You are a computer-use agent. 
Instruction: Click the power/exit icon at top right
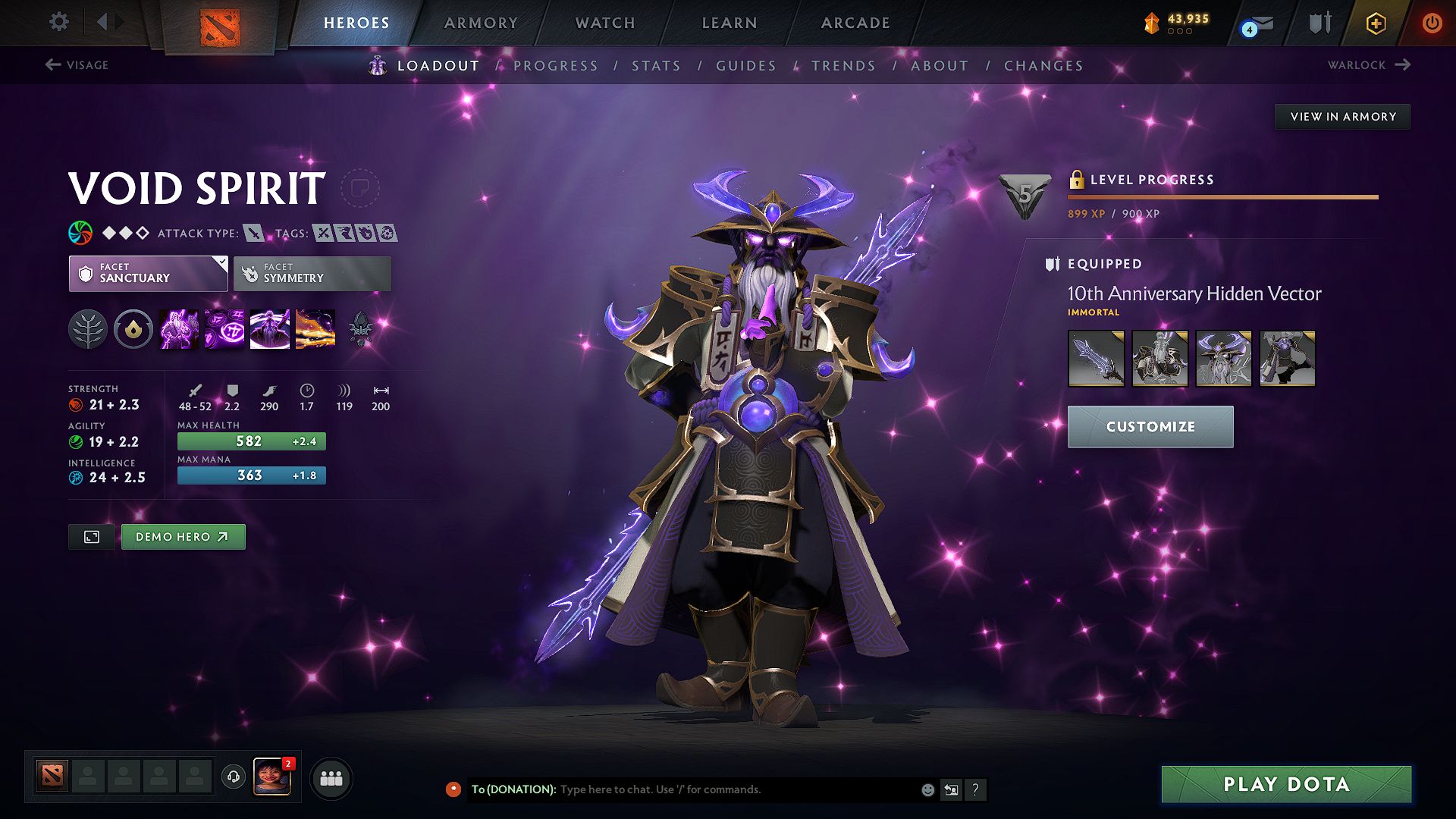coord(1432,23)
